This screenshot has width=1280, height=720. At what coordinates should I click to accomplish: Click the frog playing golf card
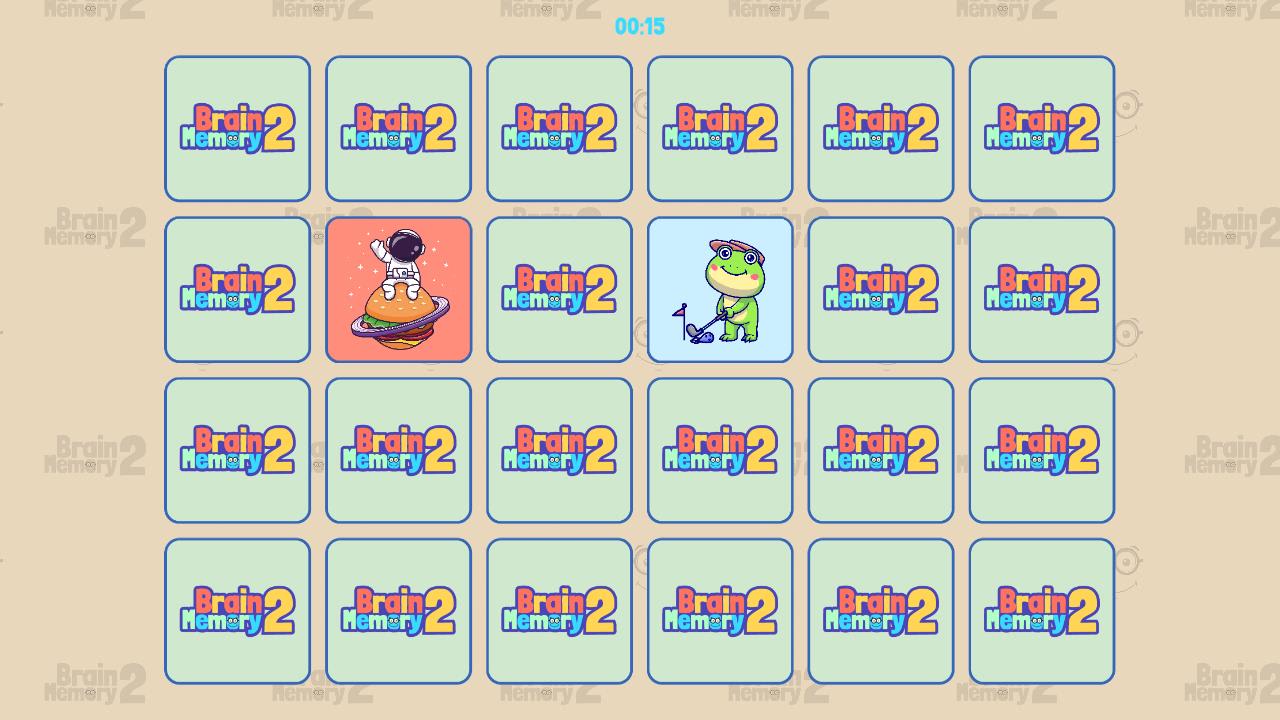pyautogui.click(x=720, y=289)
